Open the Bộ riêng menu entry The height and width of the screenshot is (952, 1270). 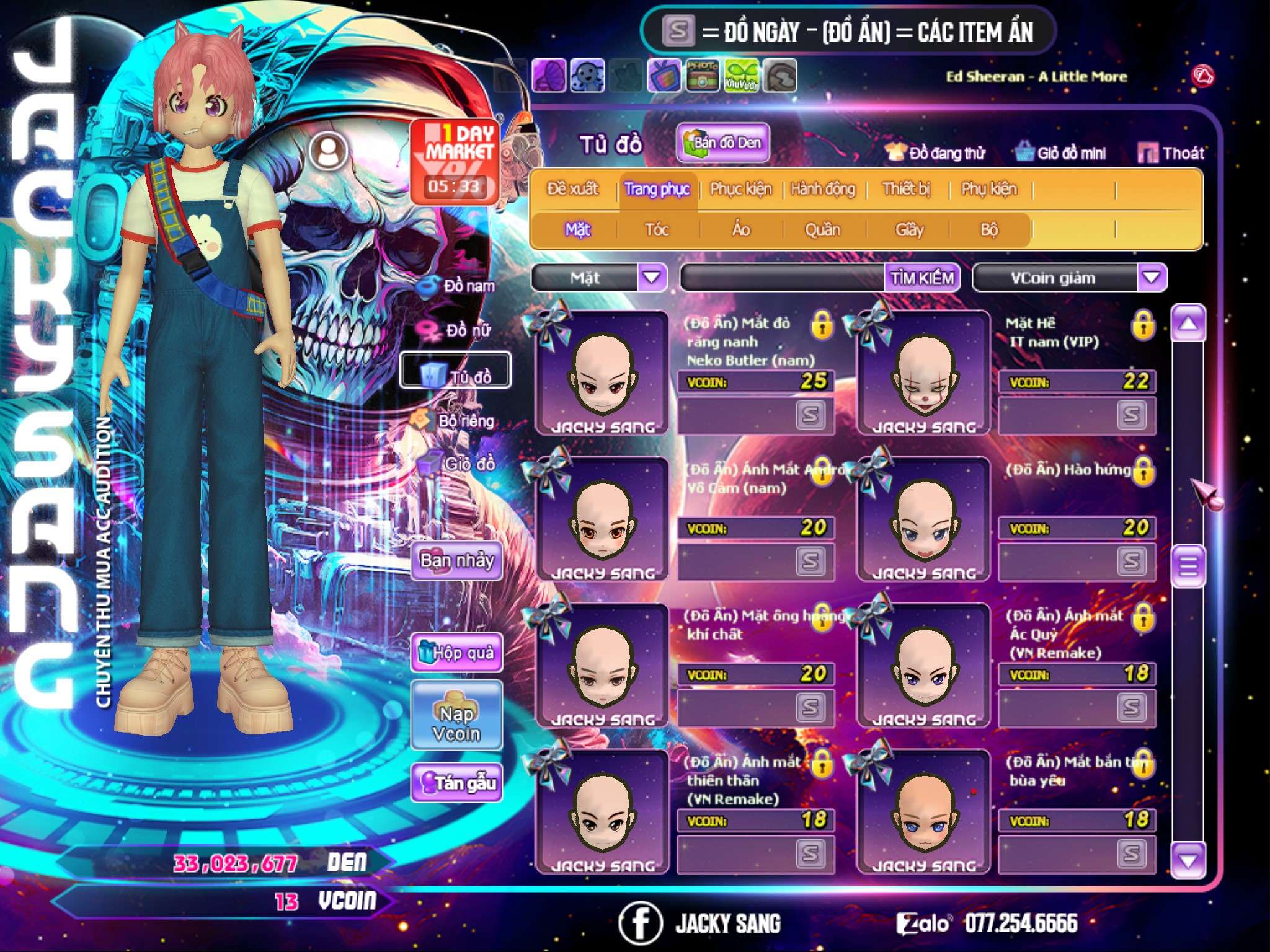(455, 421)
